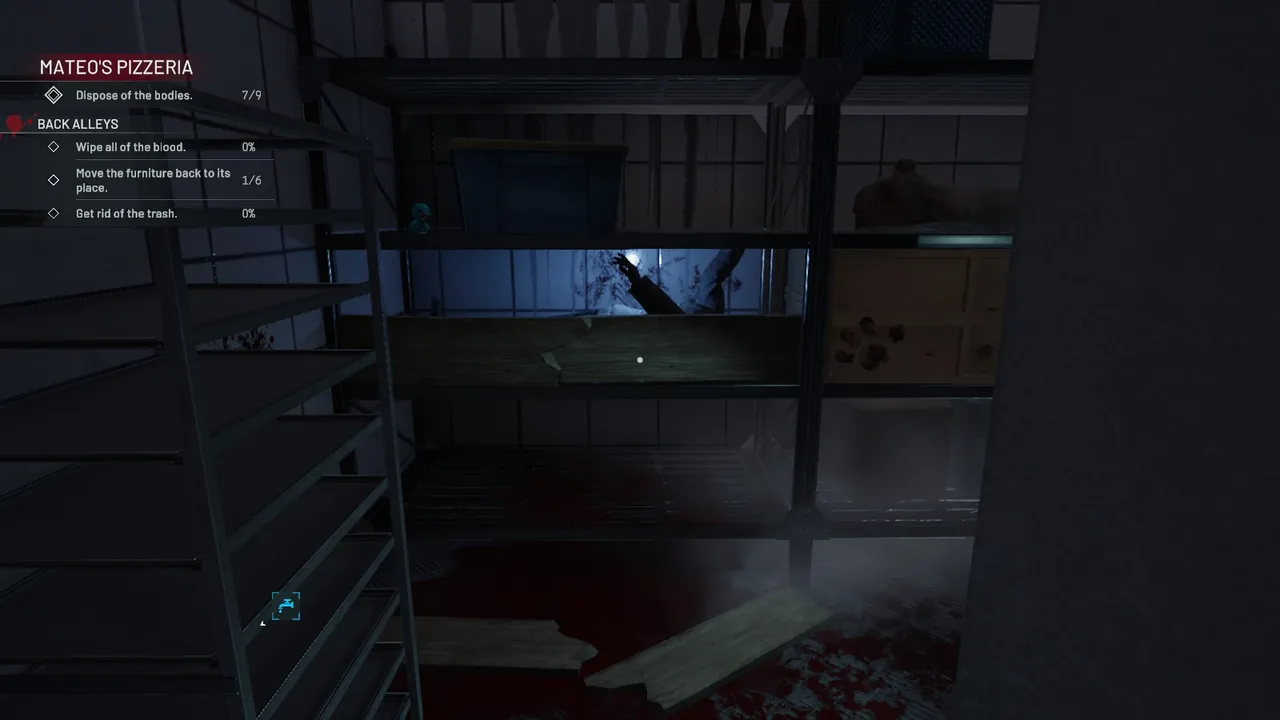
Task: Click the diamond marker for Wipe all of the blood
Action: tap(54, 146)
